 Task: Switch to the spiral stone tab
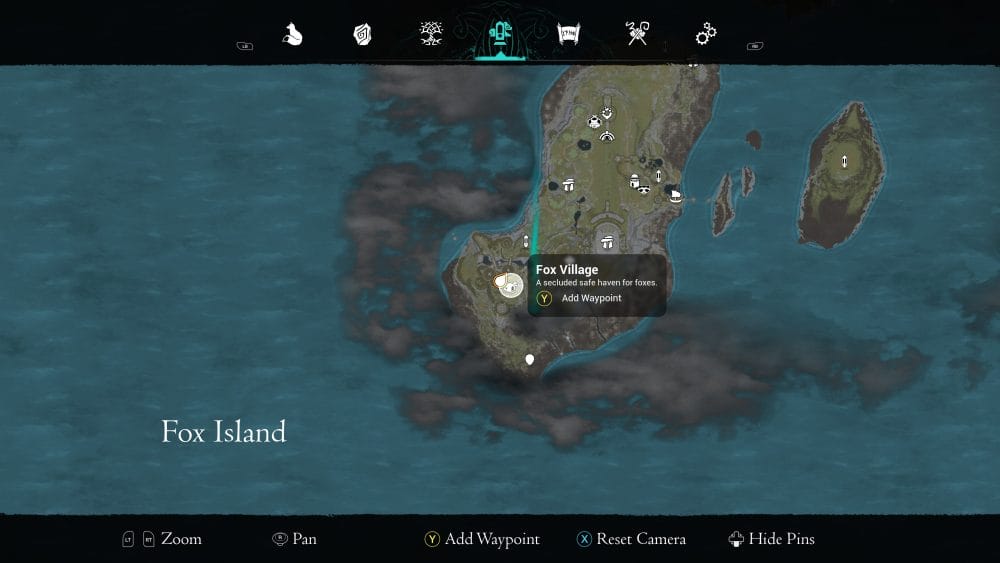[362, 36]
